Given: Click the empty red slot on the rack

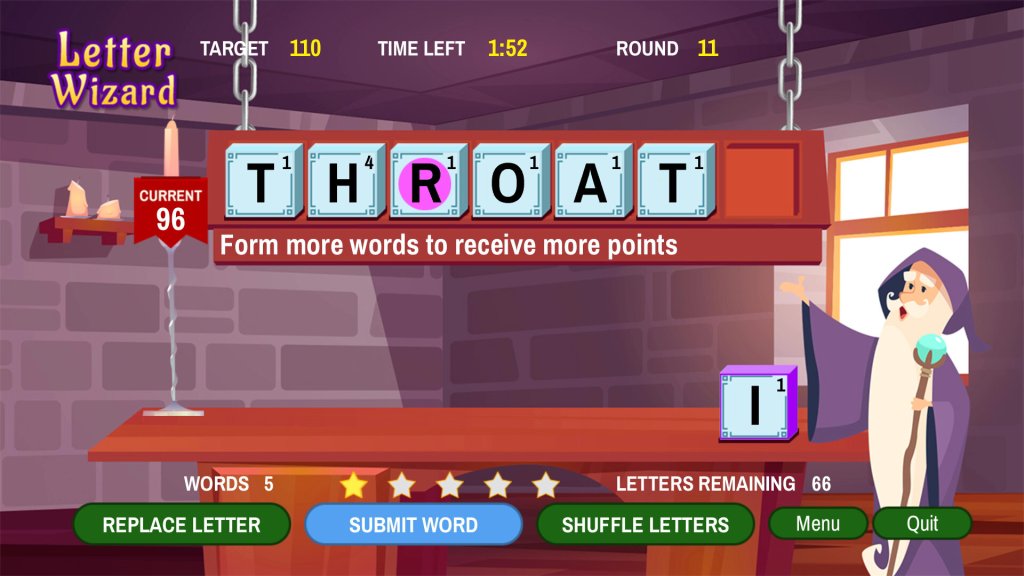Looking at the screenshot, I should (761, 181).
